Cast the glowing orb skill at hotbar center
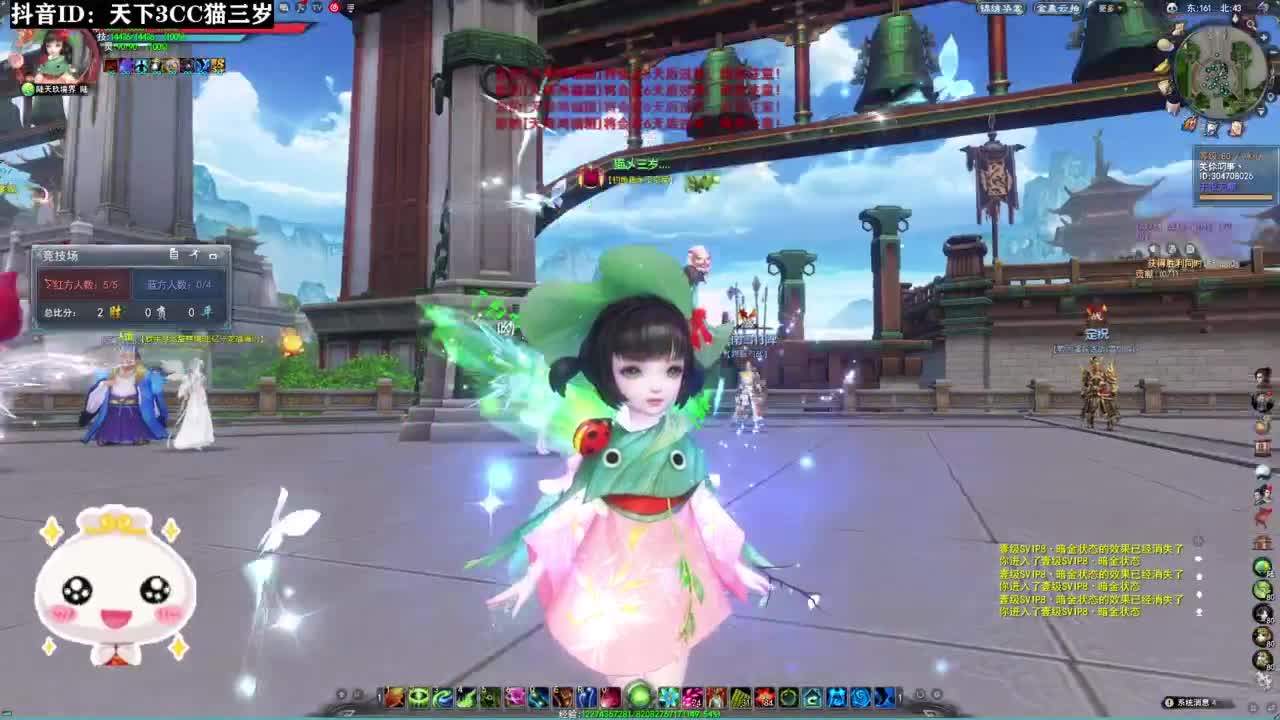 pos(639,694)
